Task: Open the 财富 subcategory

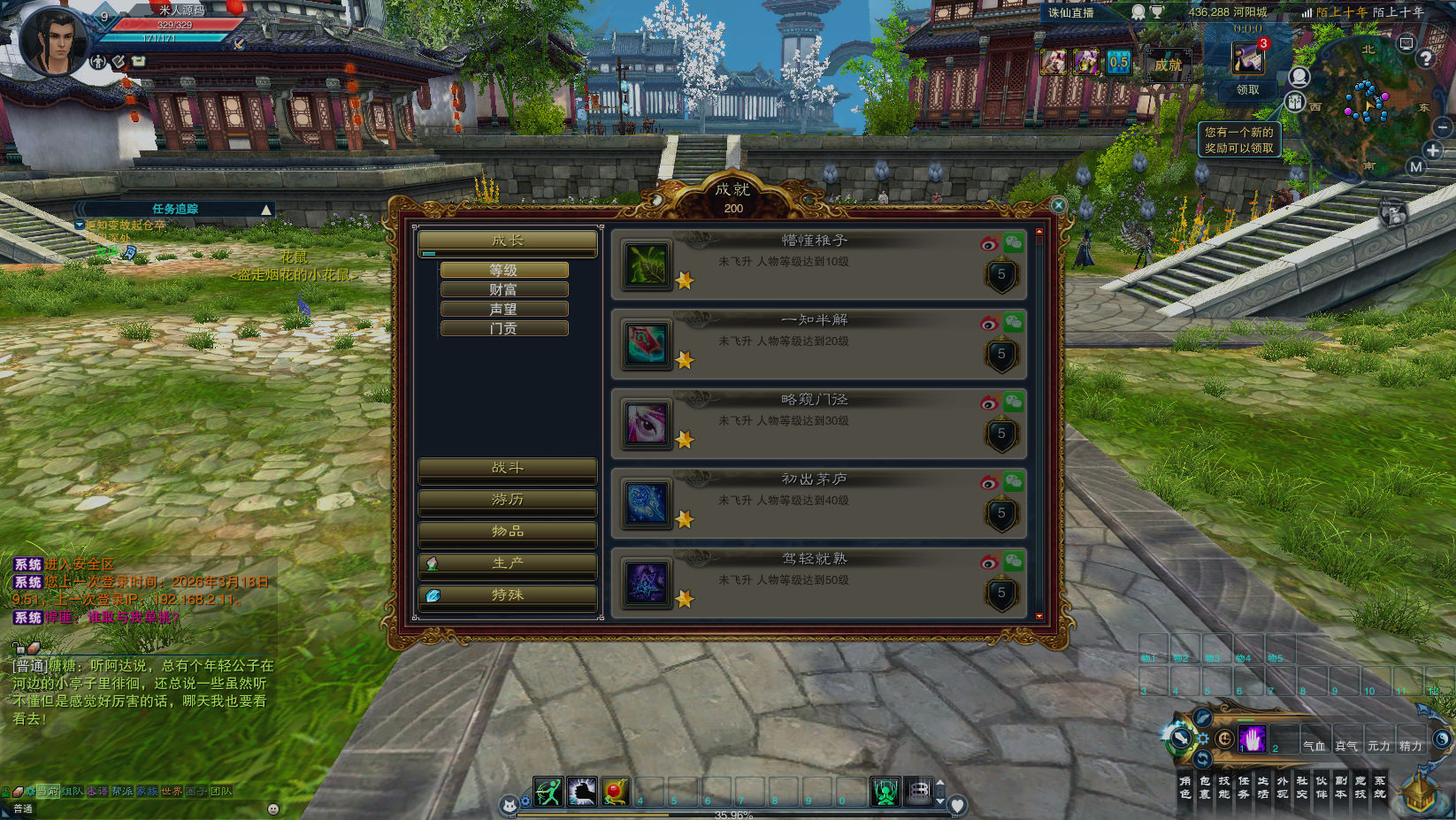Action: point(504,289)
